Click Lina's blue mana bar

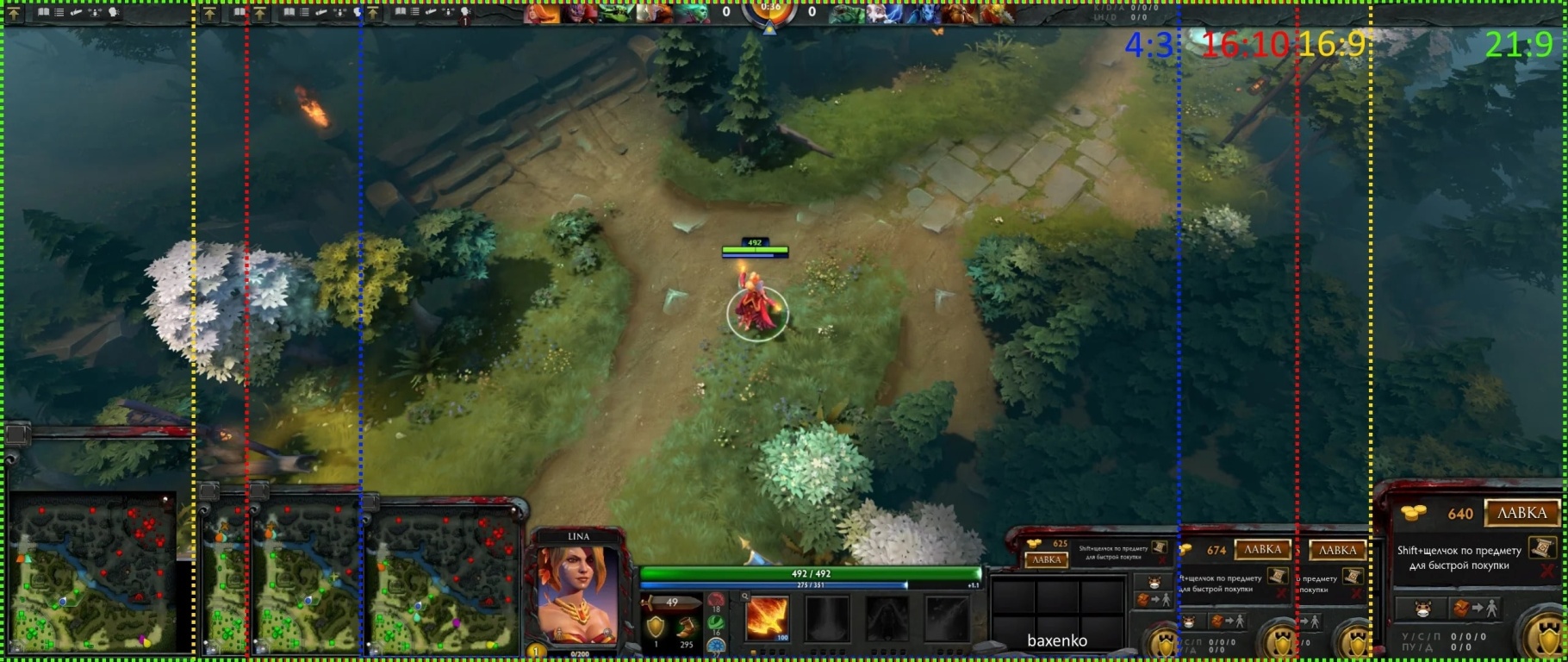point(810,584)
